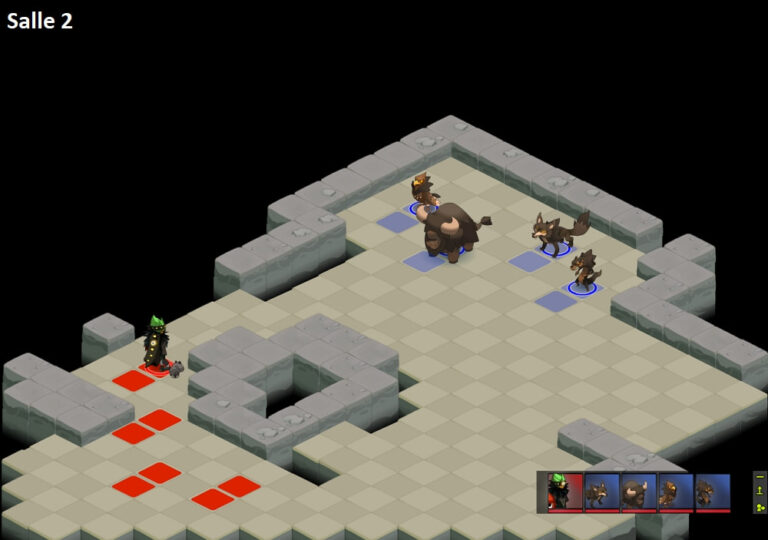Click the group of figures icon beside the timeline

click(760, 506)
